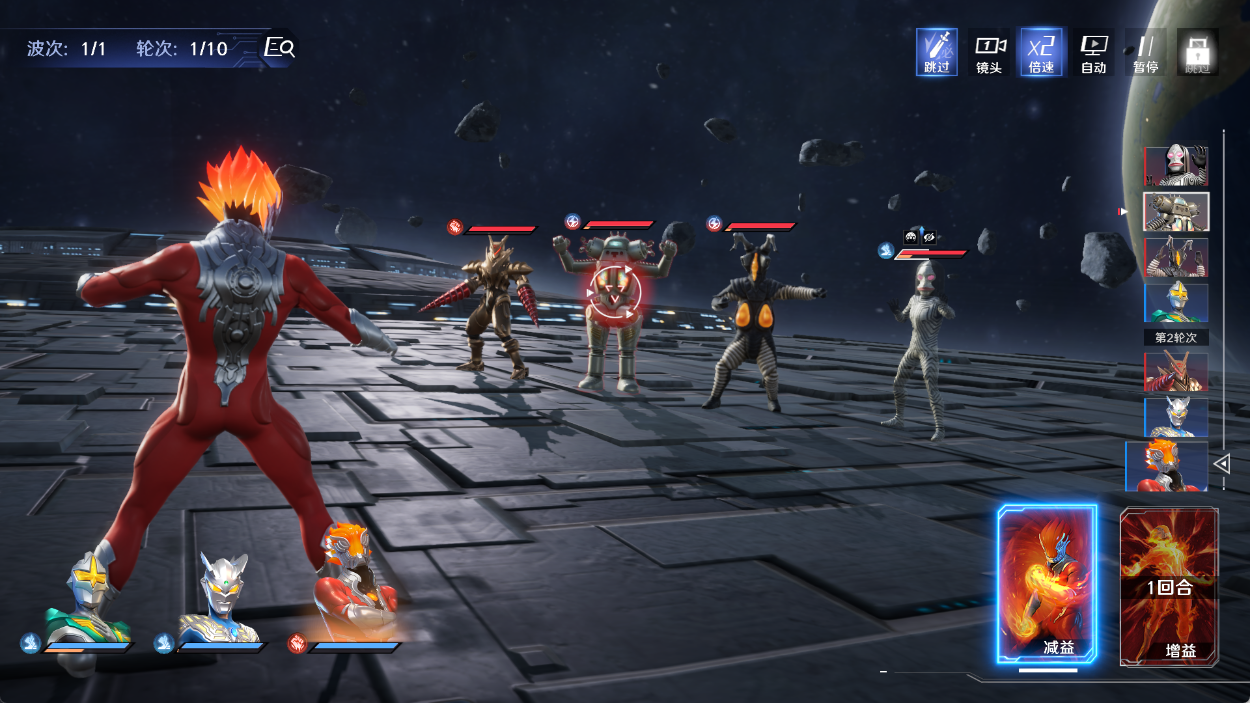Enable 自动 auto battle
Image resolution: width=1250 pixels, height=703 pixels.
tap(1093, 52)
